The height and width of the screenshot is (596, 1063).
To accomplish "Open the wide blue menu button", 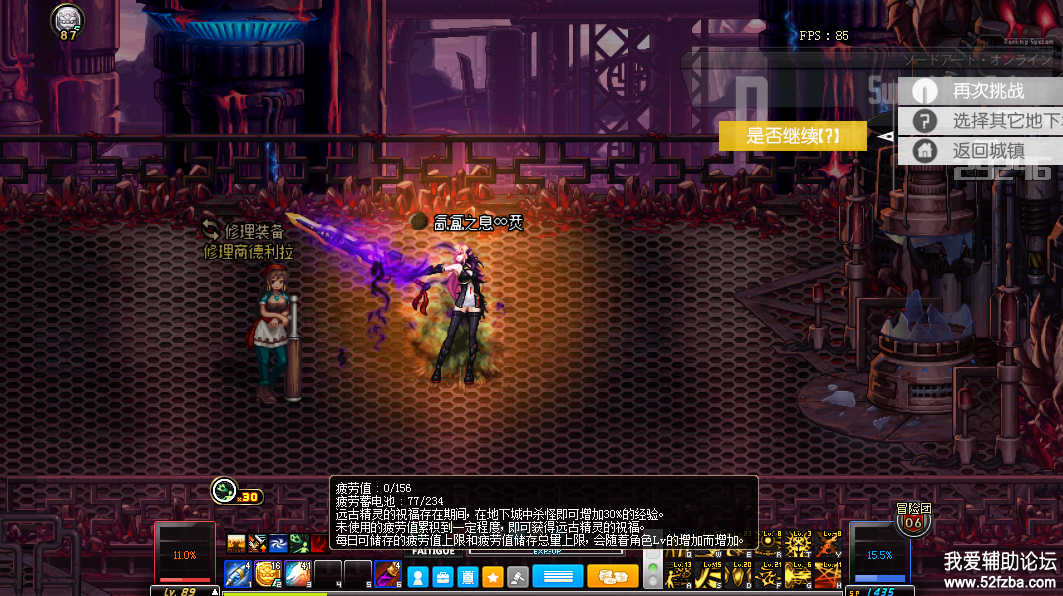I will tap(557, 576).
